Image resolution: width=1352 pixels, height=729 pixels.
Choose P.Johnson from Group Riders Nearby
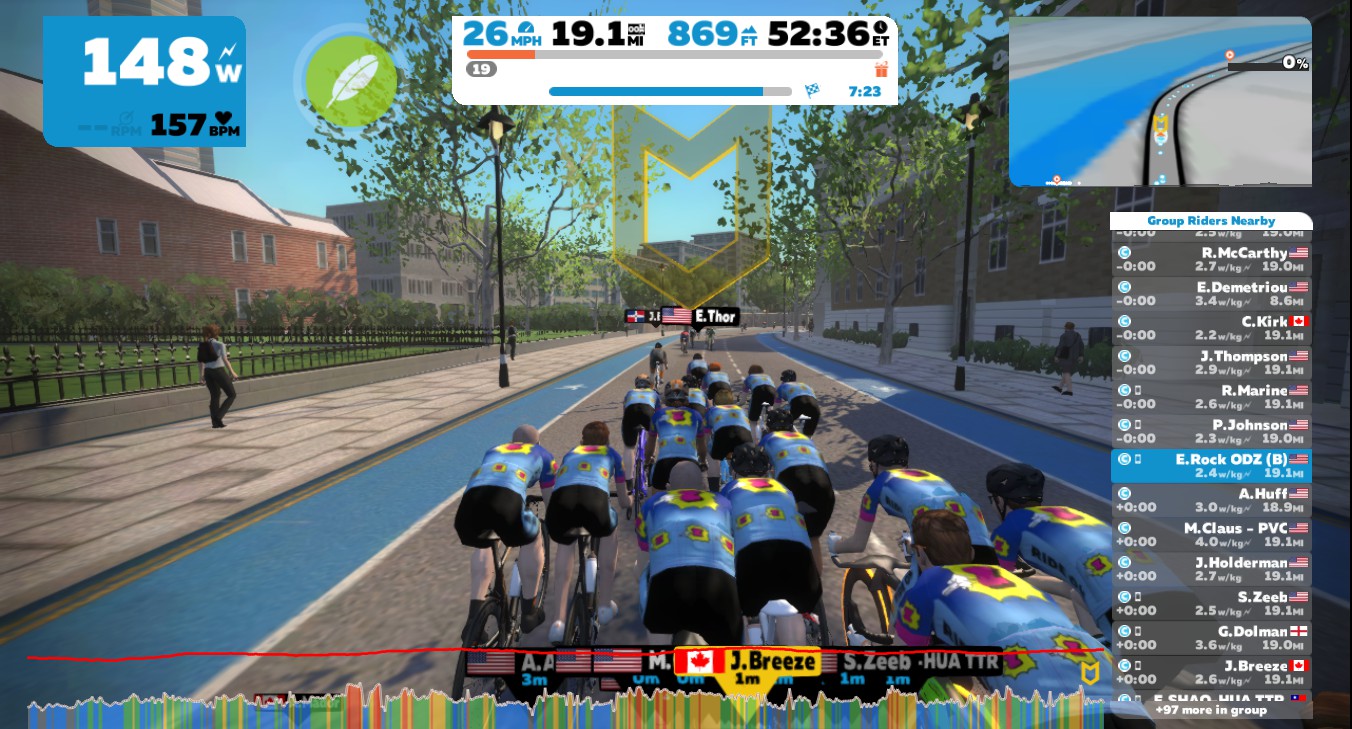1211,431
